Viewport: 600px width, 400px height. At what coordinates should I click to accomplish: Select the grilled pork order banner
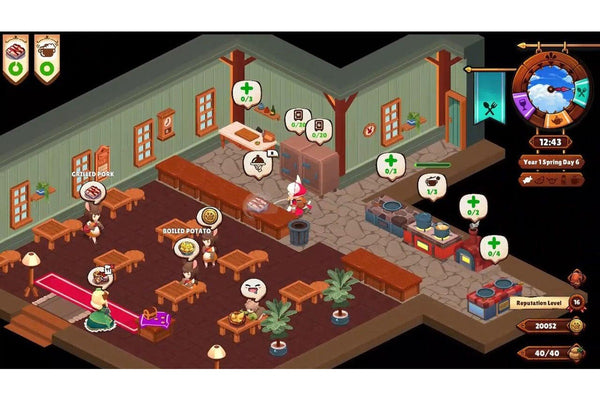point(17,55)
